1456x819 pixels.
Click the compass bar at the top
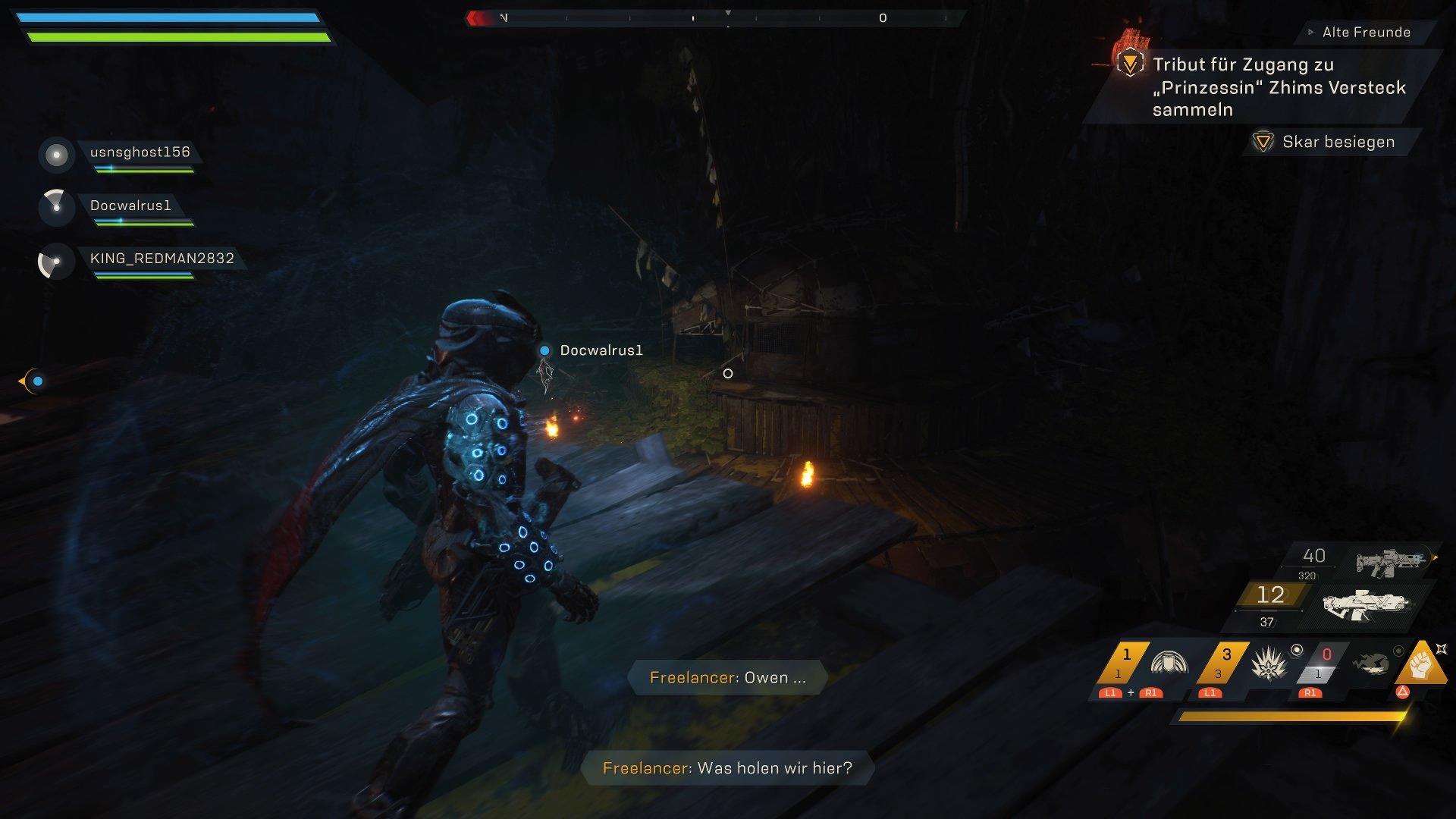(x=713, y=17)
